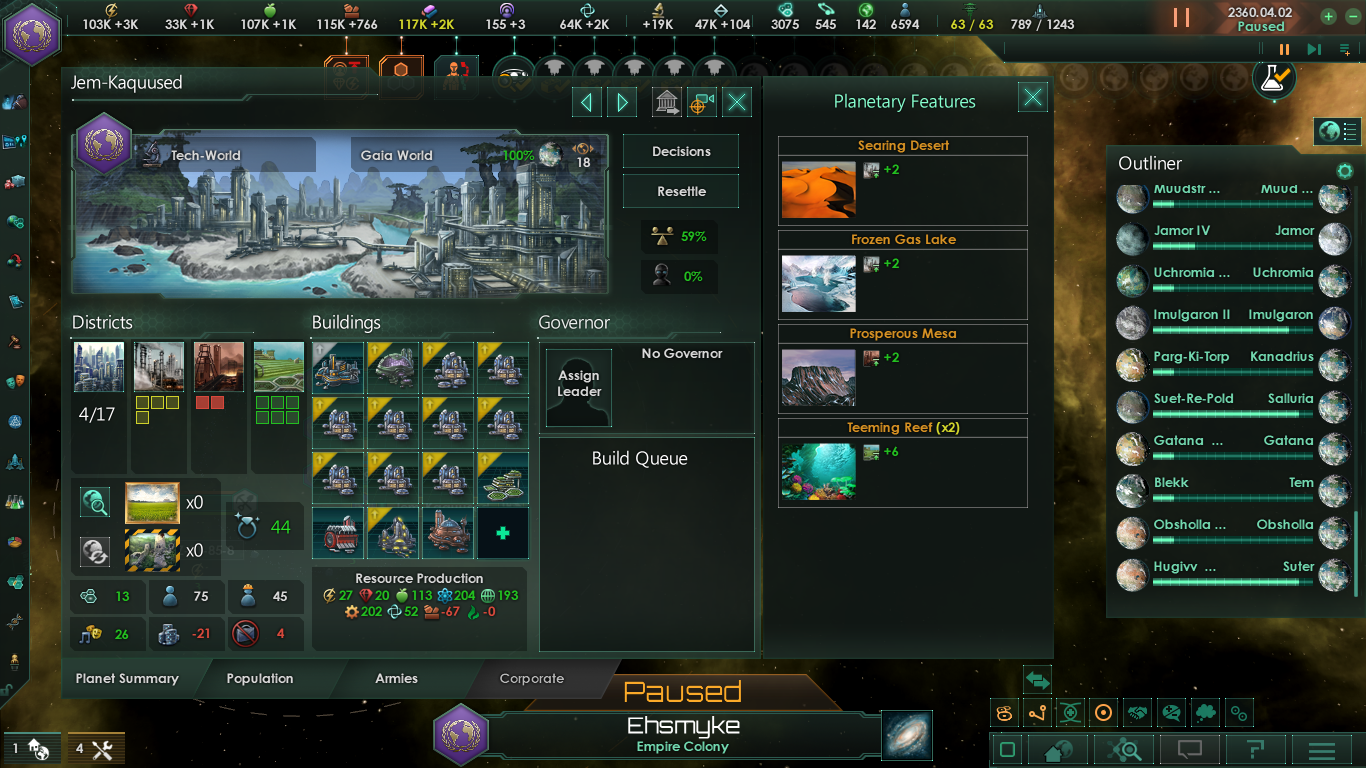Viewport: 1366px width, 768px height.
Task: Open the Situation Log question mark icon
Action: (x=1255, y=748)
